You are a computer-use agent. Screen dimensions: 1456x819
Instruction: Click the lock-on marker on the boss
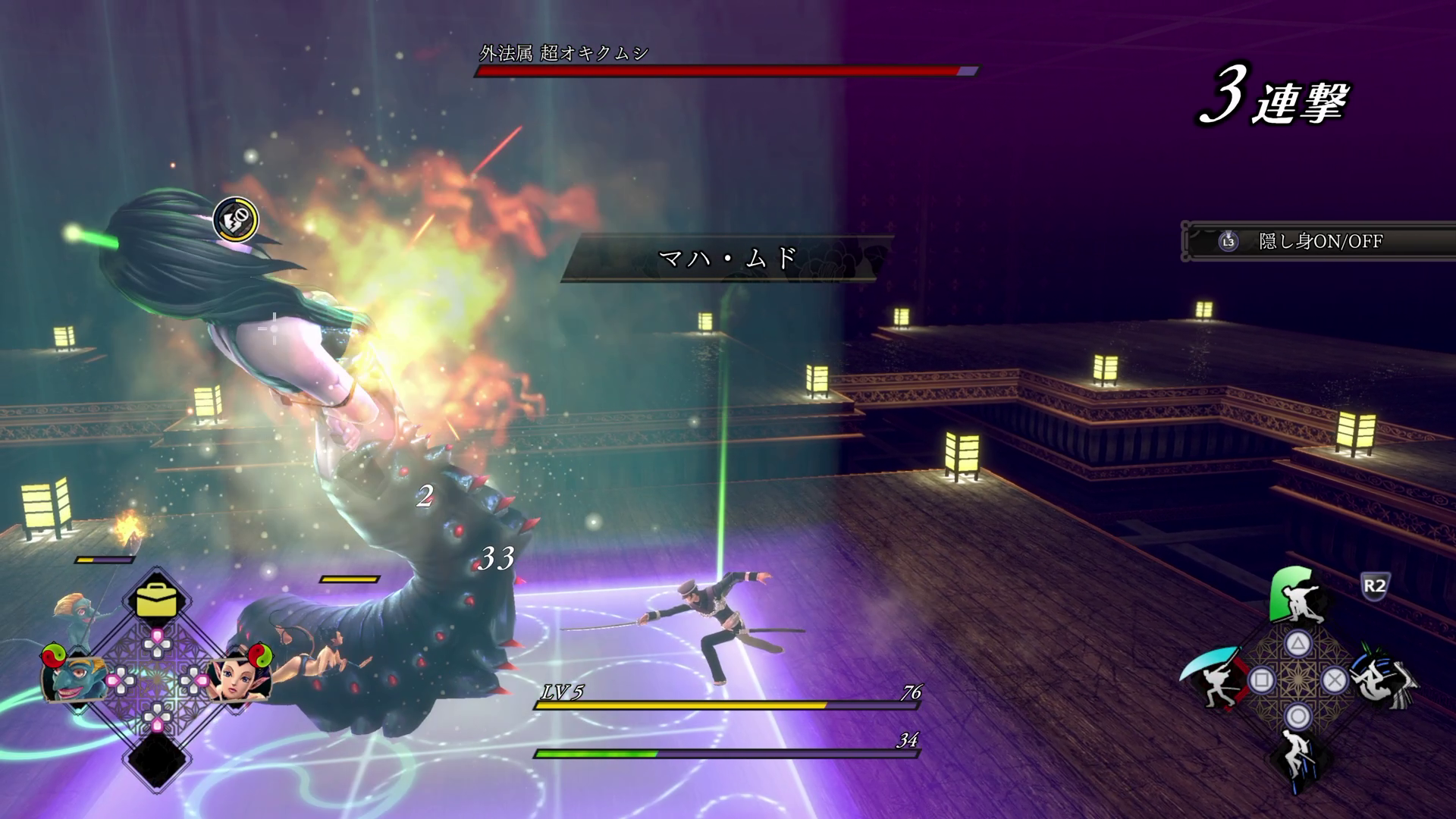pyautogui.click(x=236, y=219)
